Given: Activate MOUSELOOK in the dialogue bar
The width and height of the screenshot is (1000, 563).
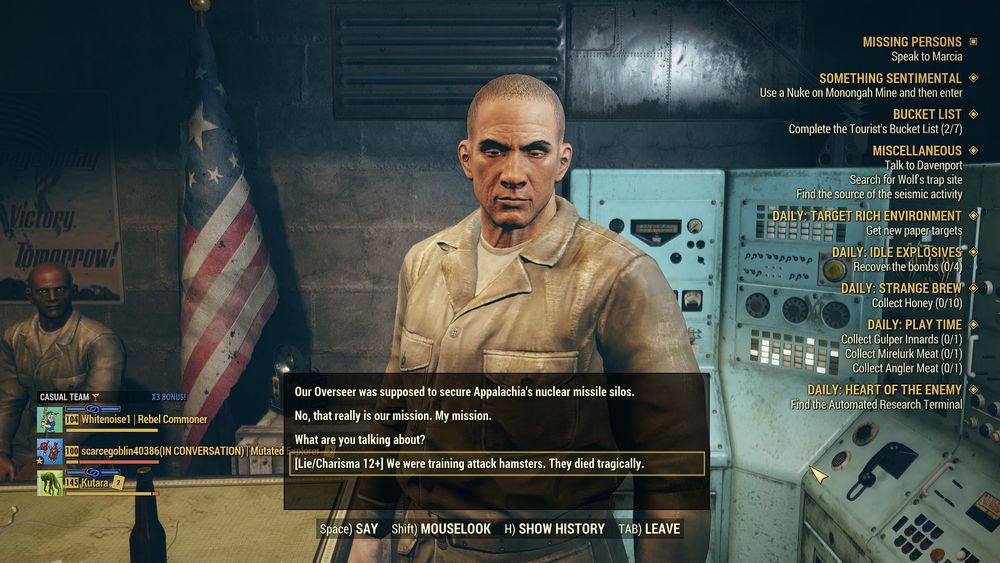Looking at the screenshot, I should [440, 528].
